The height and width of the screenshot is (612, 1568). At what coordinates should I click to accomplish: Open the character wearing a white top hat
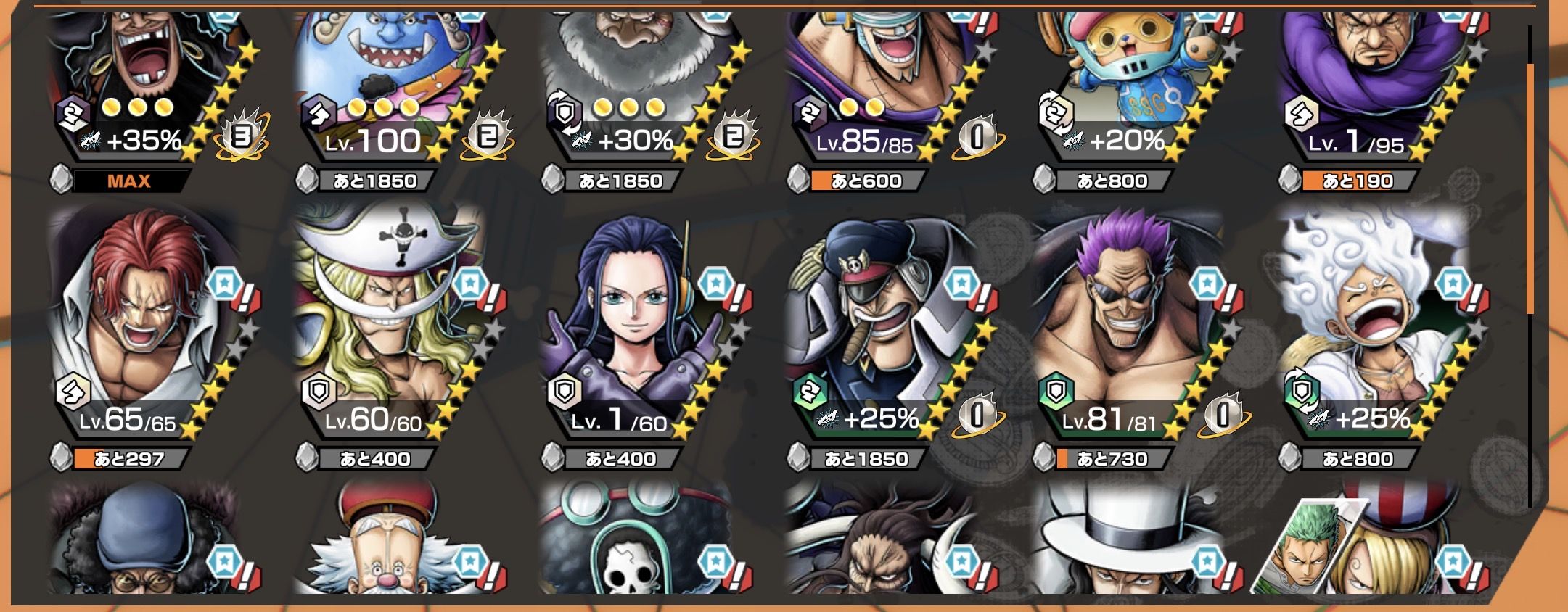pos(1128,544)
